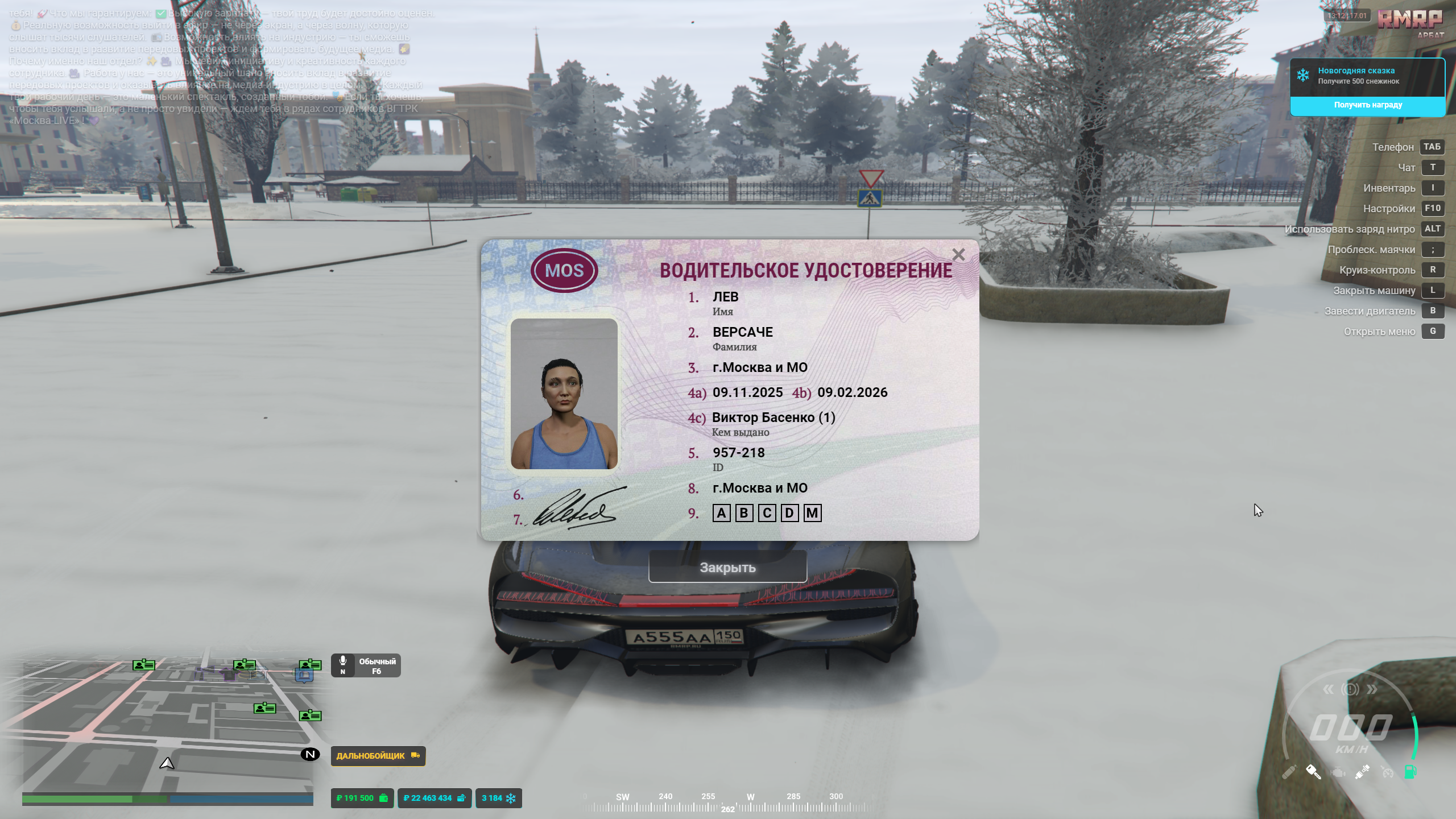The width and height of the screenshot is (1456, 819).
Task: Click the snowflake currency 3 184 counter
Action: point(498,798)
